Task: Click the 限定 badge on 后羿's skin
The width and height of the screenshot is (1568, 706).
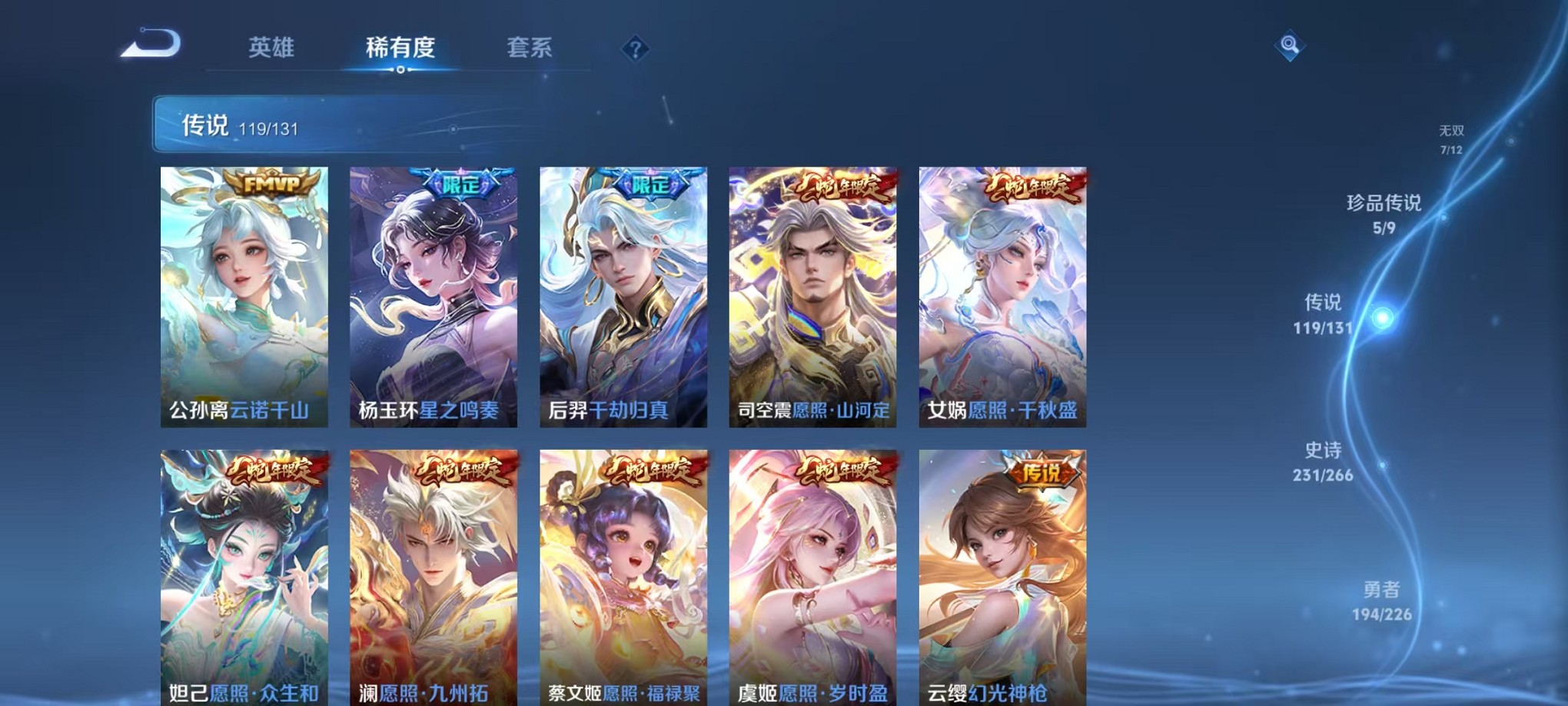Action: tap(649, 184)
